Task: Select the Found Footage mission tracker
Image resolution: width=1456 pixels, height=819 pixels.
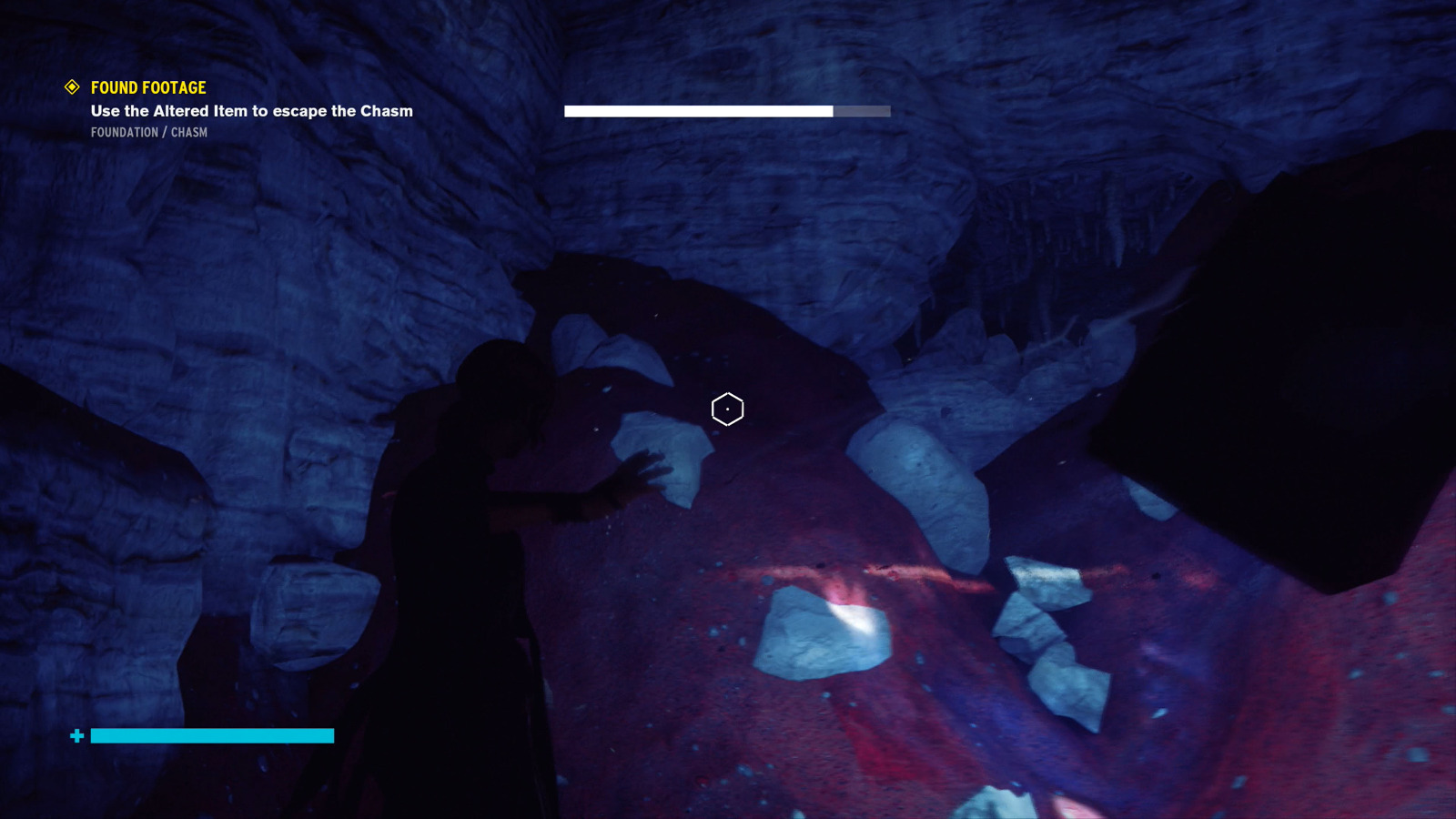Action: (x=148, y=88)
